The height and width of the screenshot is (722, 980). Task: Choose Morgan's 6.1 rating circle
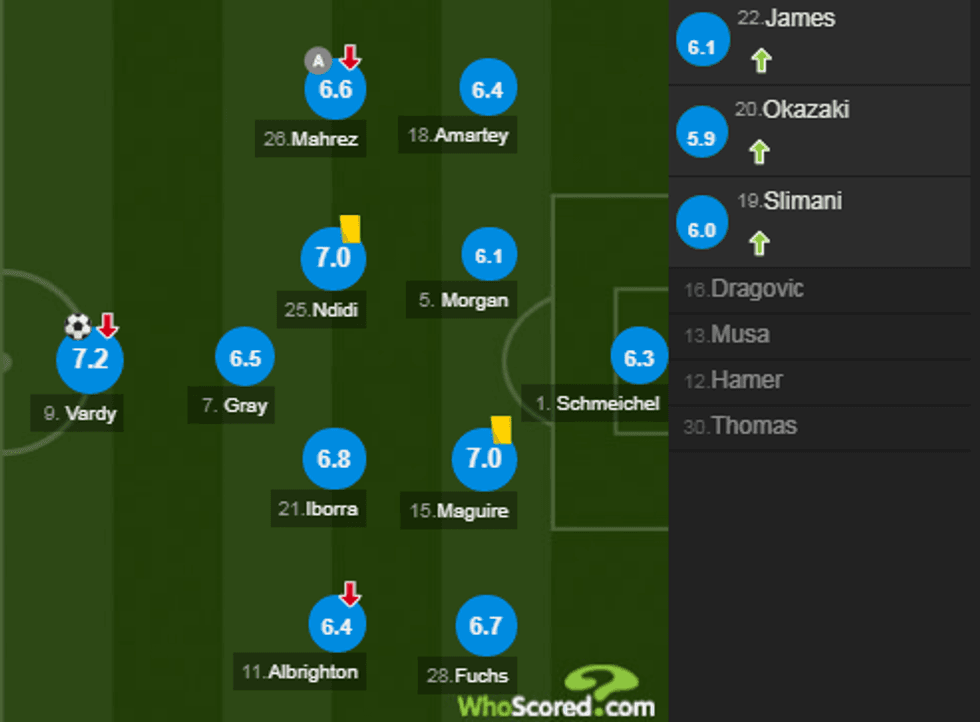488,256
